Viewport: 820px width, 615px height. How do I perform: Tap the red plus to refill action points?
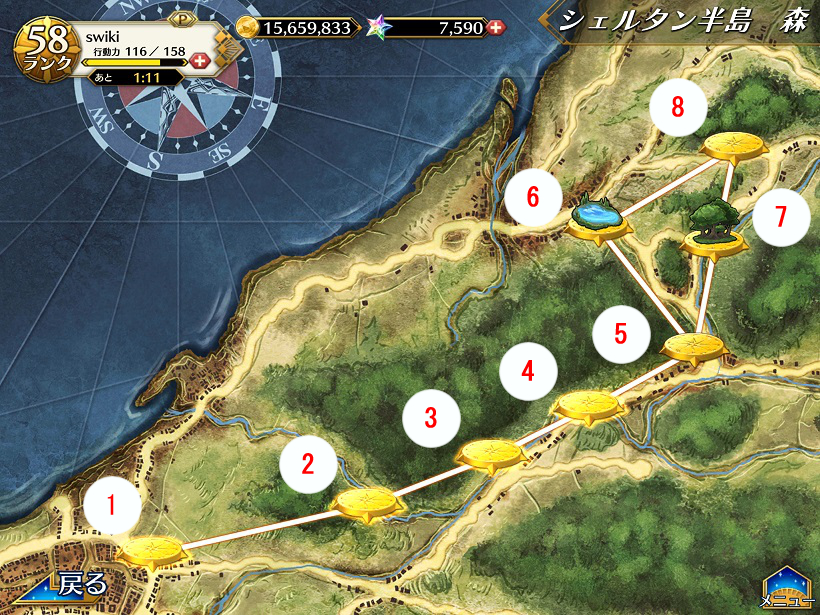pyautogui.click(x=199, y=62)
